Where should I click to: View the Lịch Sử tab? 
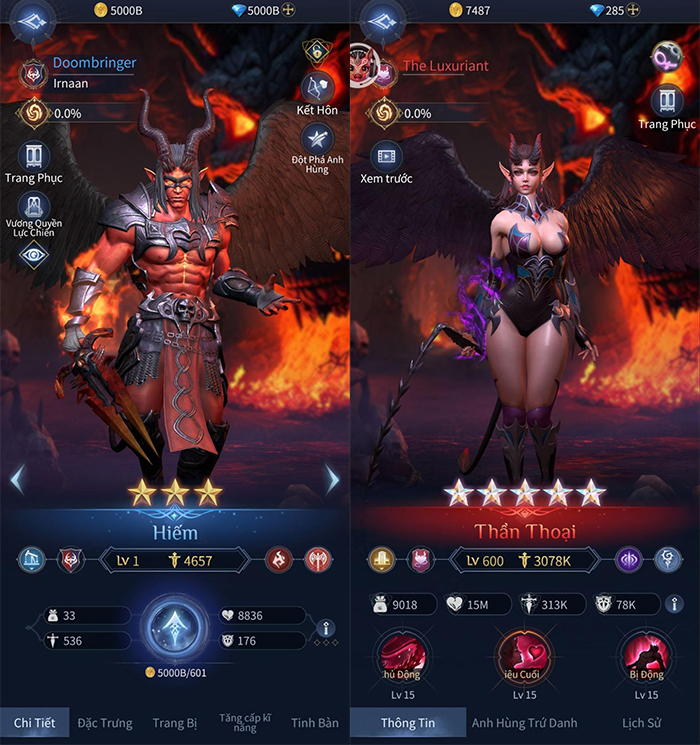(642, 722)
